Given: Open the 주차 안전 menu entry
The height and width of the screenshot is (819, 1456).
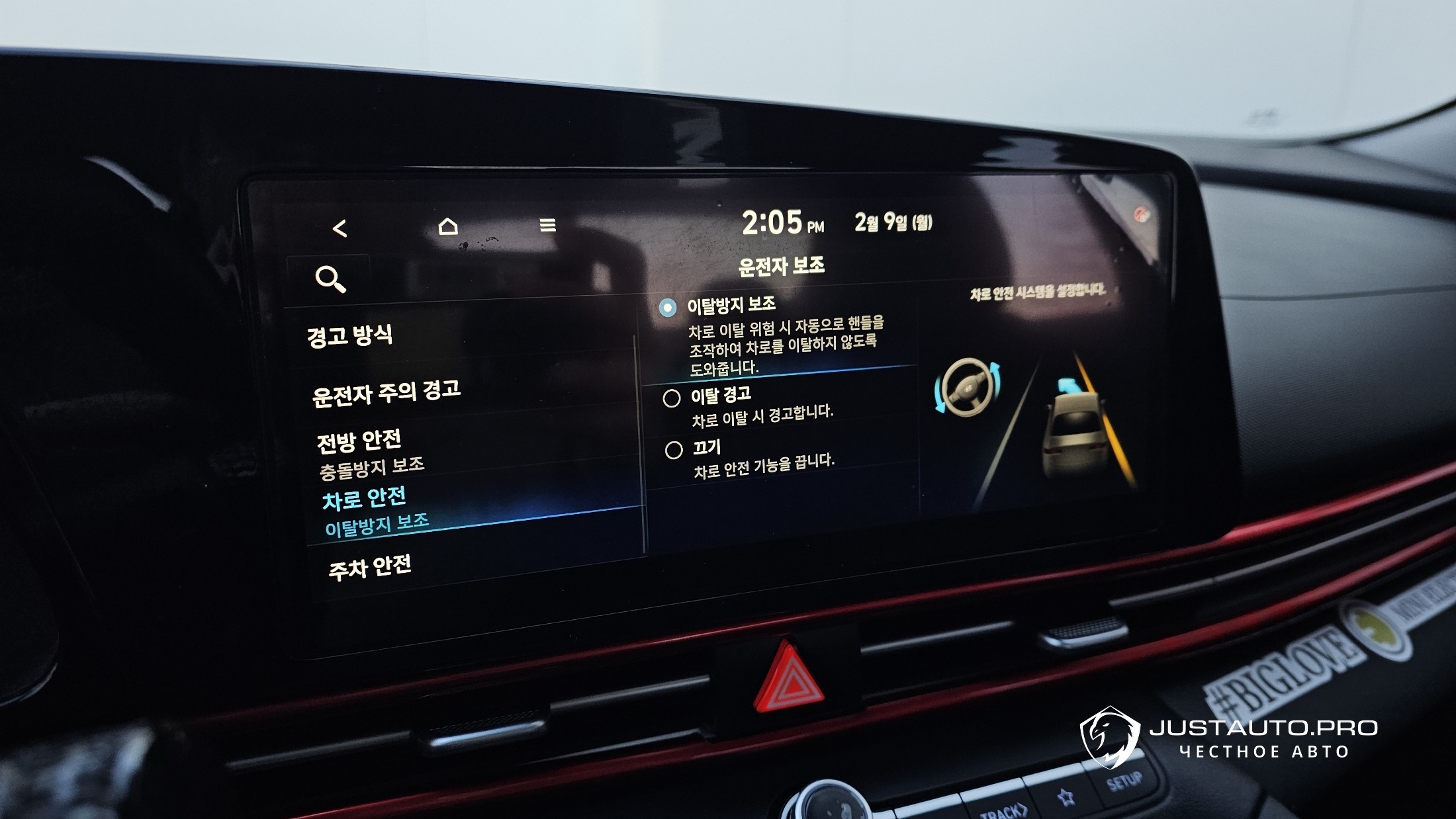Looking at the screenshot, I should pyautogui.click(x=370, y=568).
